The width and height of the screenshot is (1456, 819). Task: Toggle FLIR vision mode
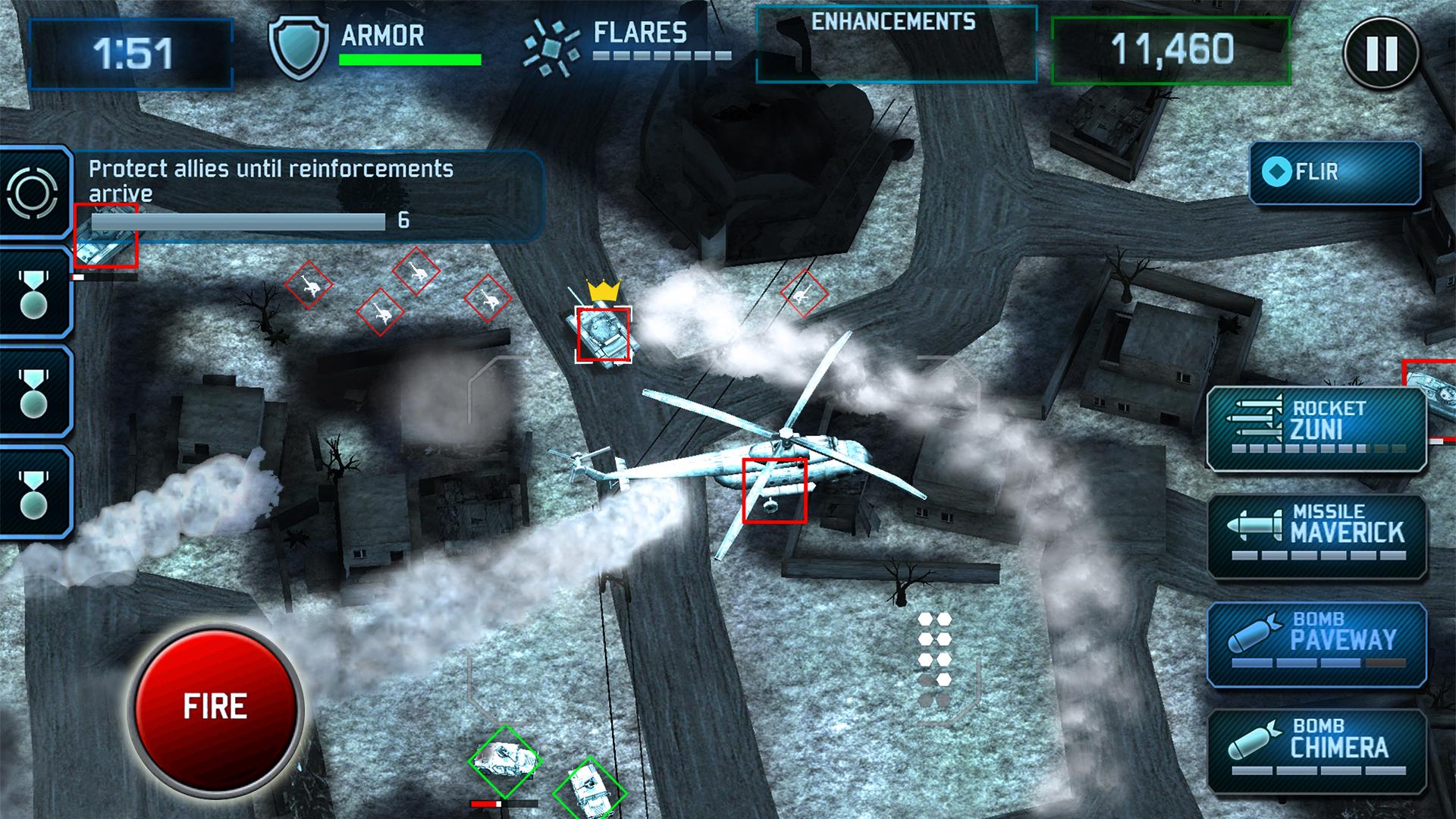point(1335,172)
